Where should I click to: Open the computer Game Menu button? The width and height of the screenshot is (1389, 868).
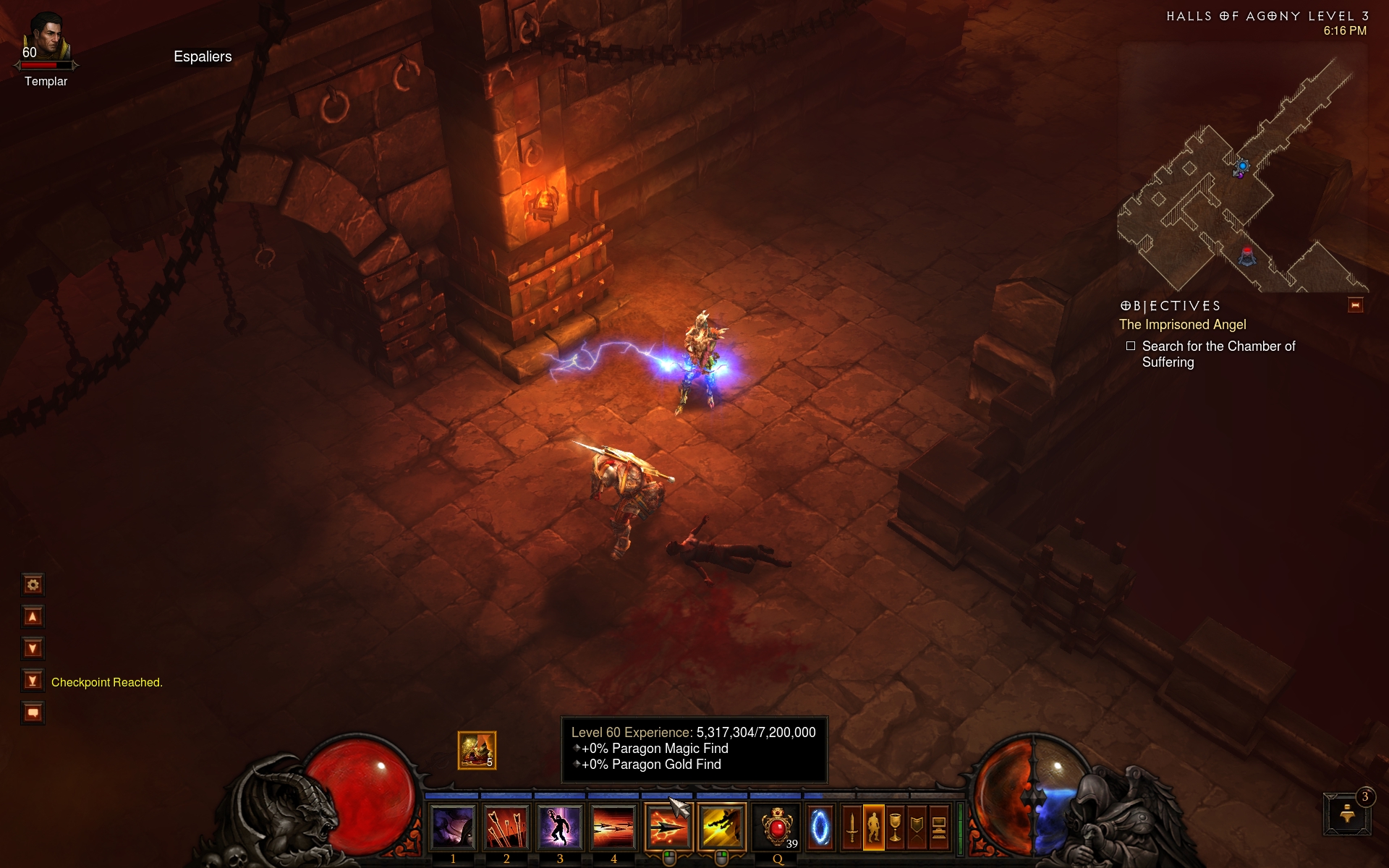click(939, 827)
